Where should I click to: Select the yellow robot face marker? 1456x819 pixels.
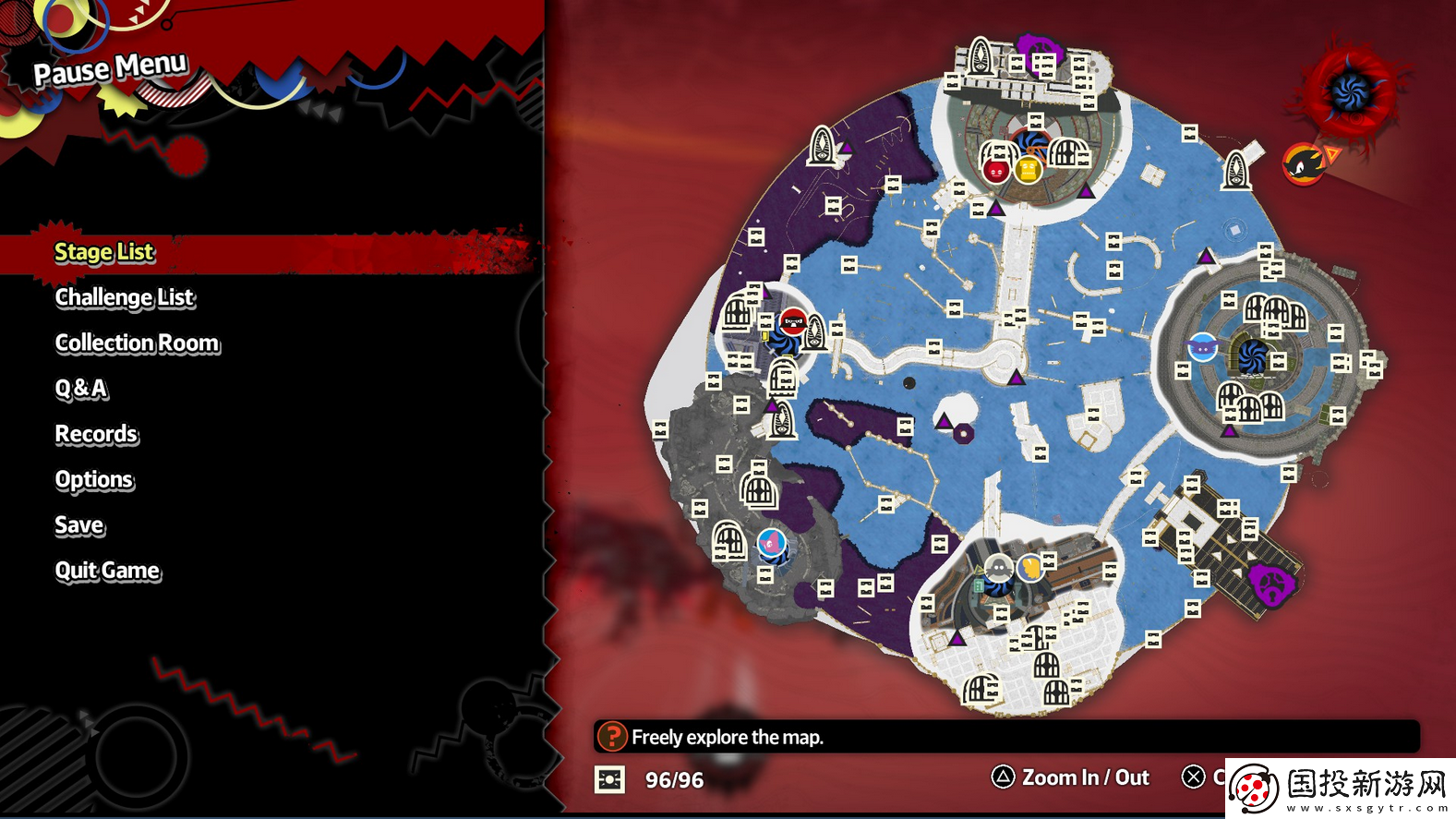1028,170
